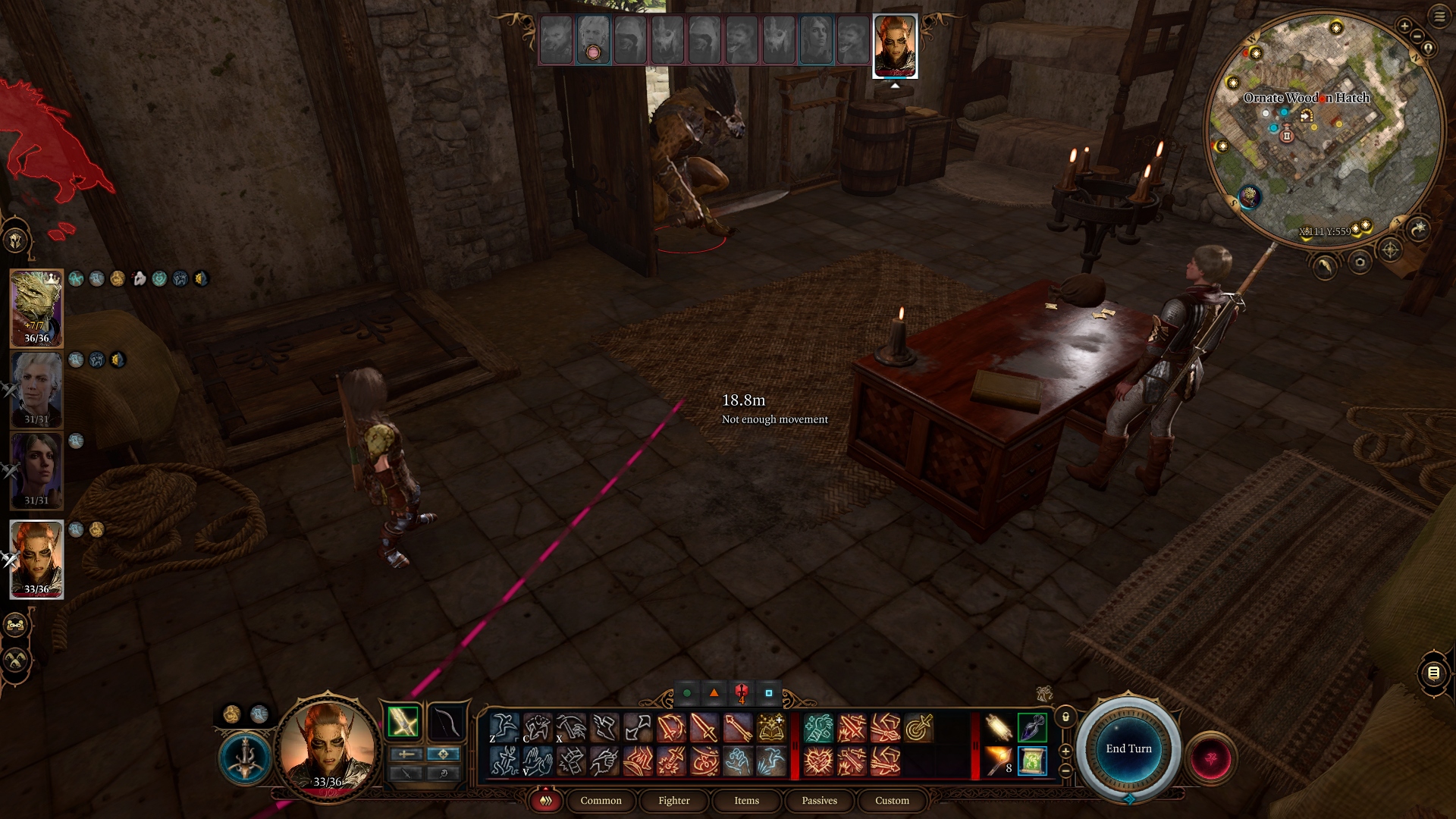Use the green scroll item slot
The width and height of the screenshot is (1456, 819).
[x=1032, y=761]
